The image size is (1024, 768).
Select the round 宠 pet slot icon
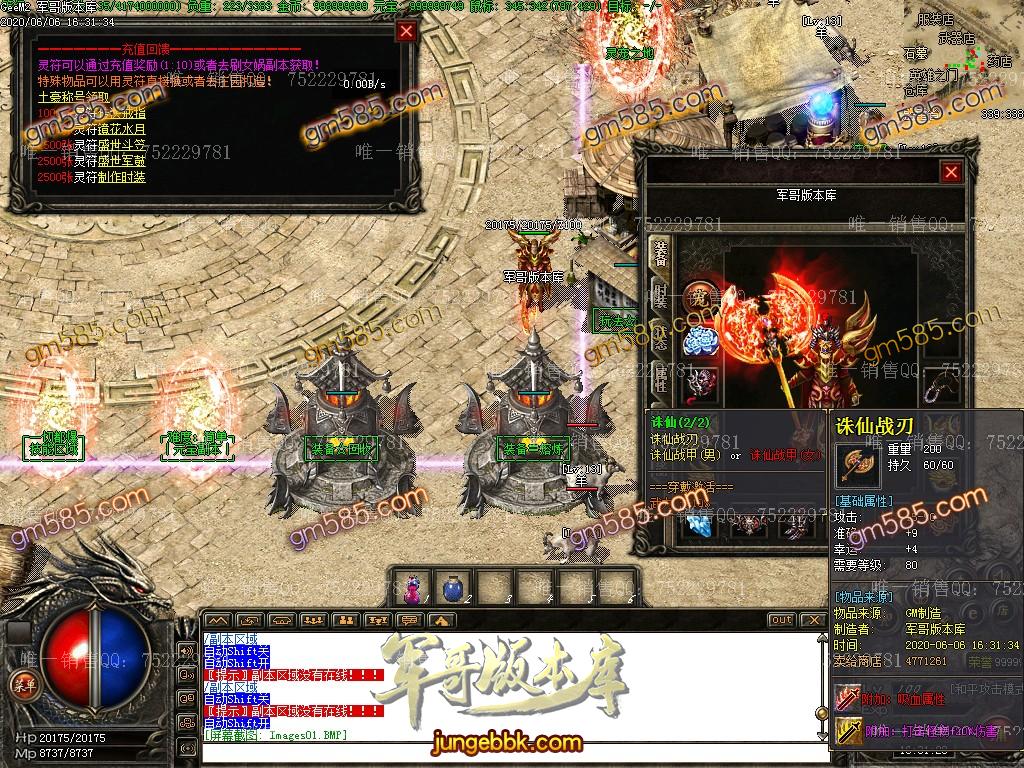tap(702, 297)
